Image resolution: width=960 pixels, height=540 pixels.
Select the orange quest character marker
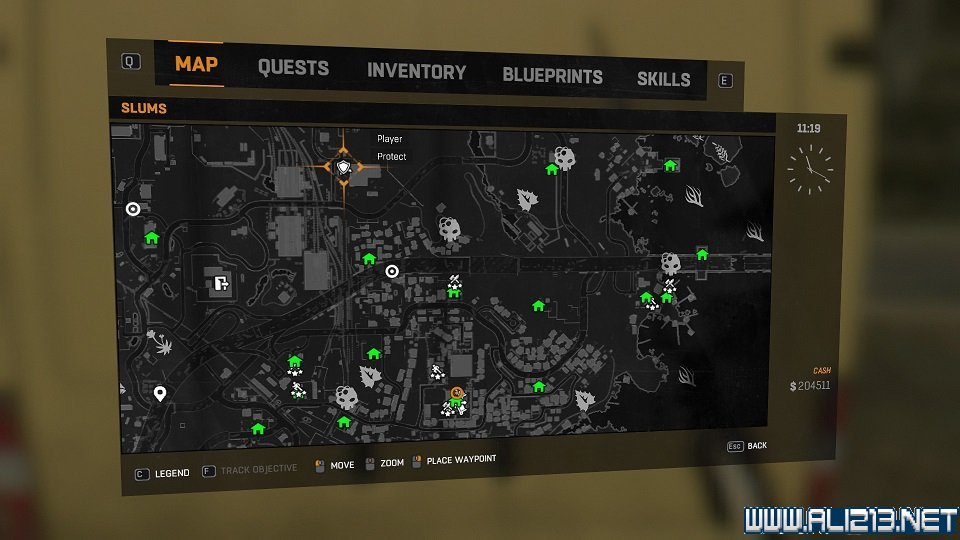pos(456,393)
